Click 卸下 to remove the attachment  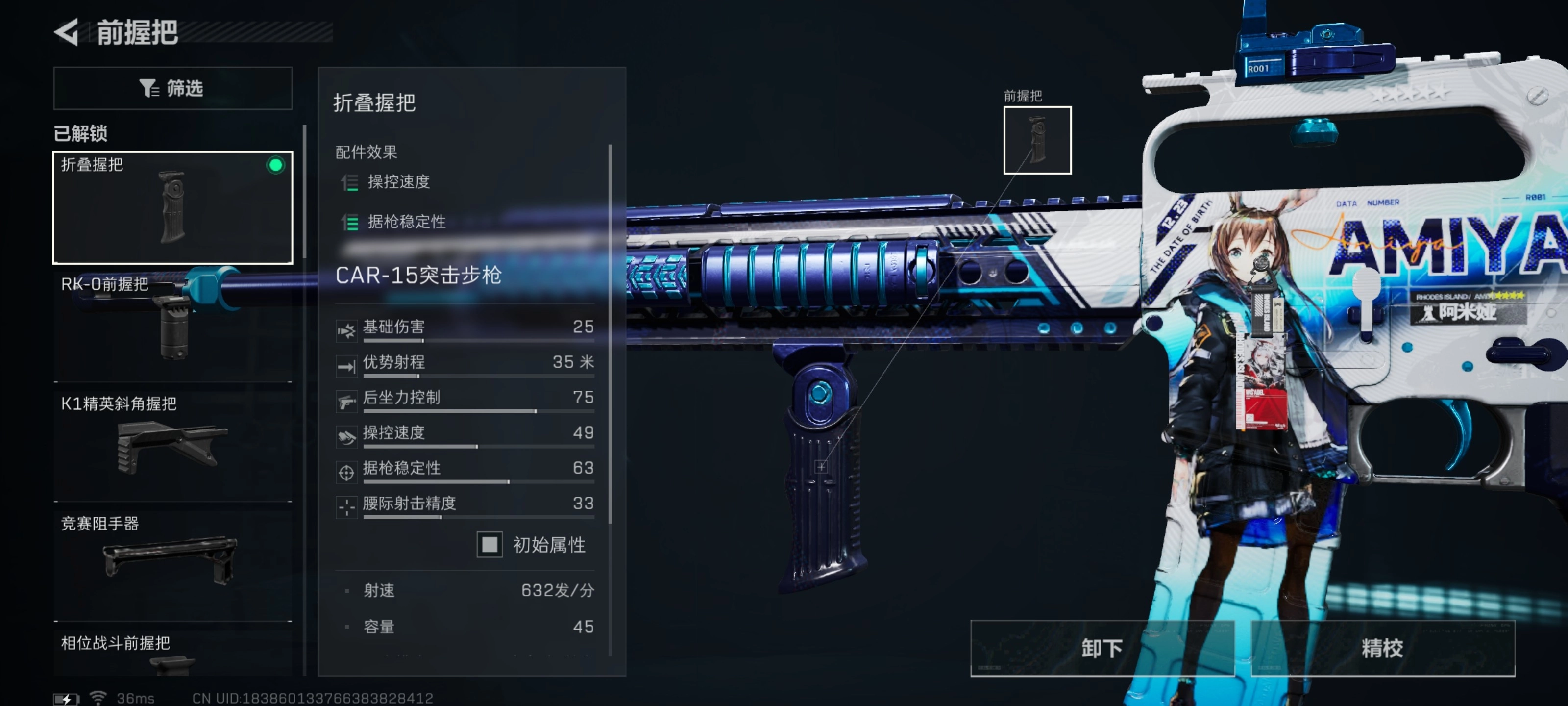pyautogui.click(x=1102, y=648)
